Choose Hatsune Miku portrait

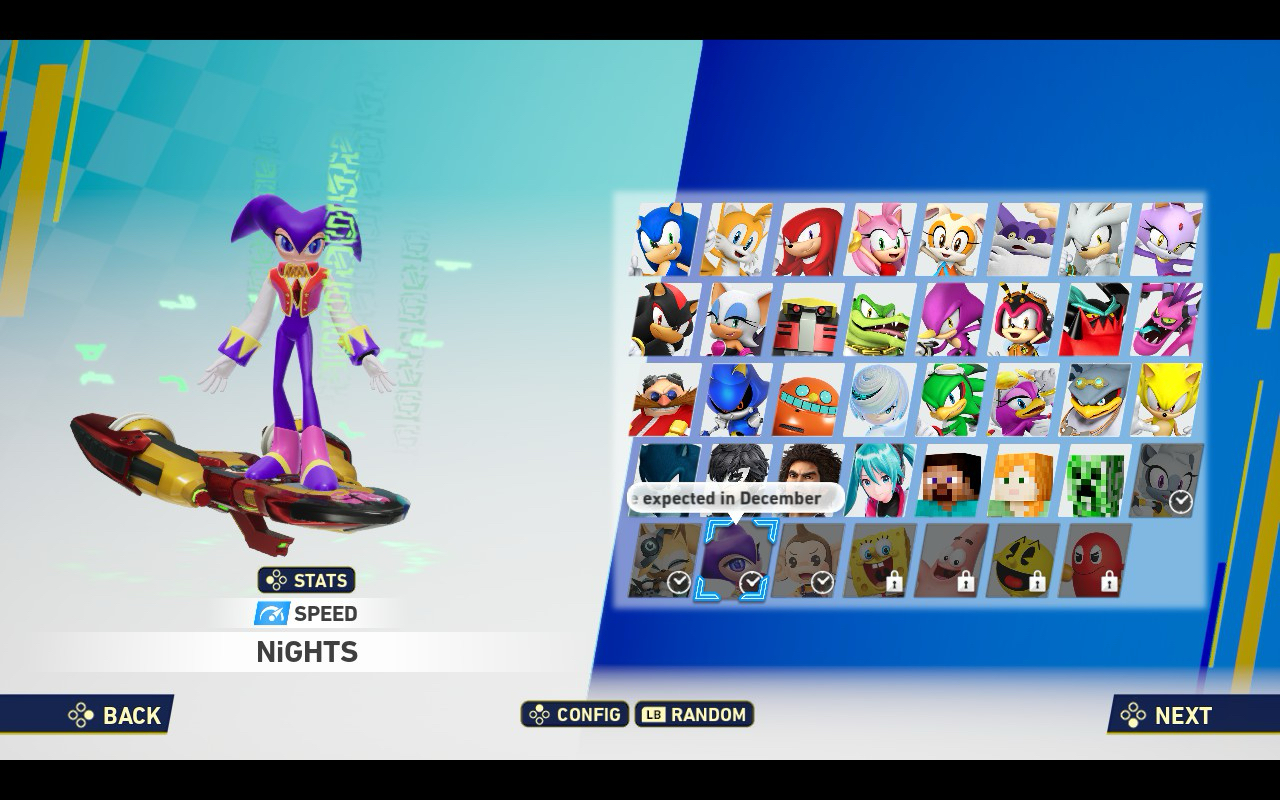click(881, 480)
